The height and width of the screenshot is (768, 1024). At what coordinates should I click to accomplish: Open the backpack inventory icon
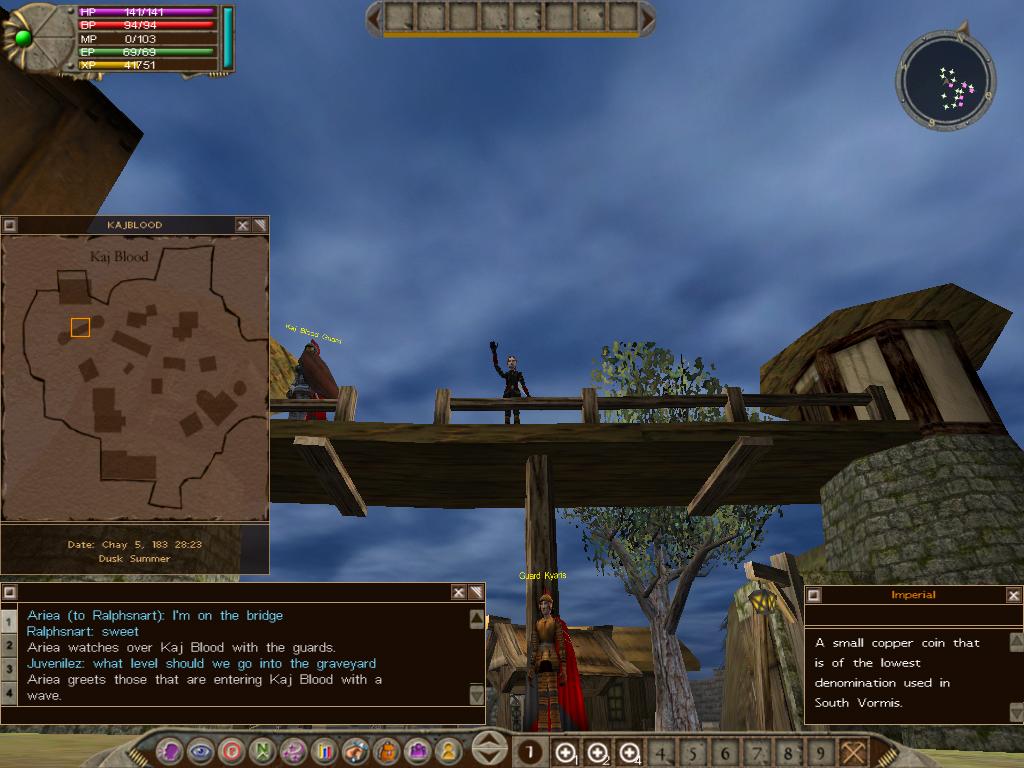tap(386, 751)
